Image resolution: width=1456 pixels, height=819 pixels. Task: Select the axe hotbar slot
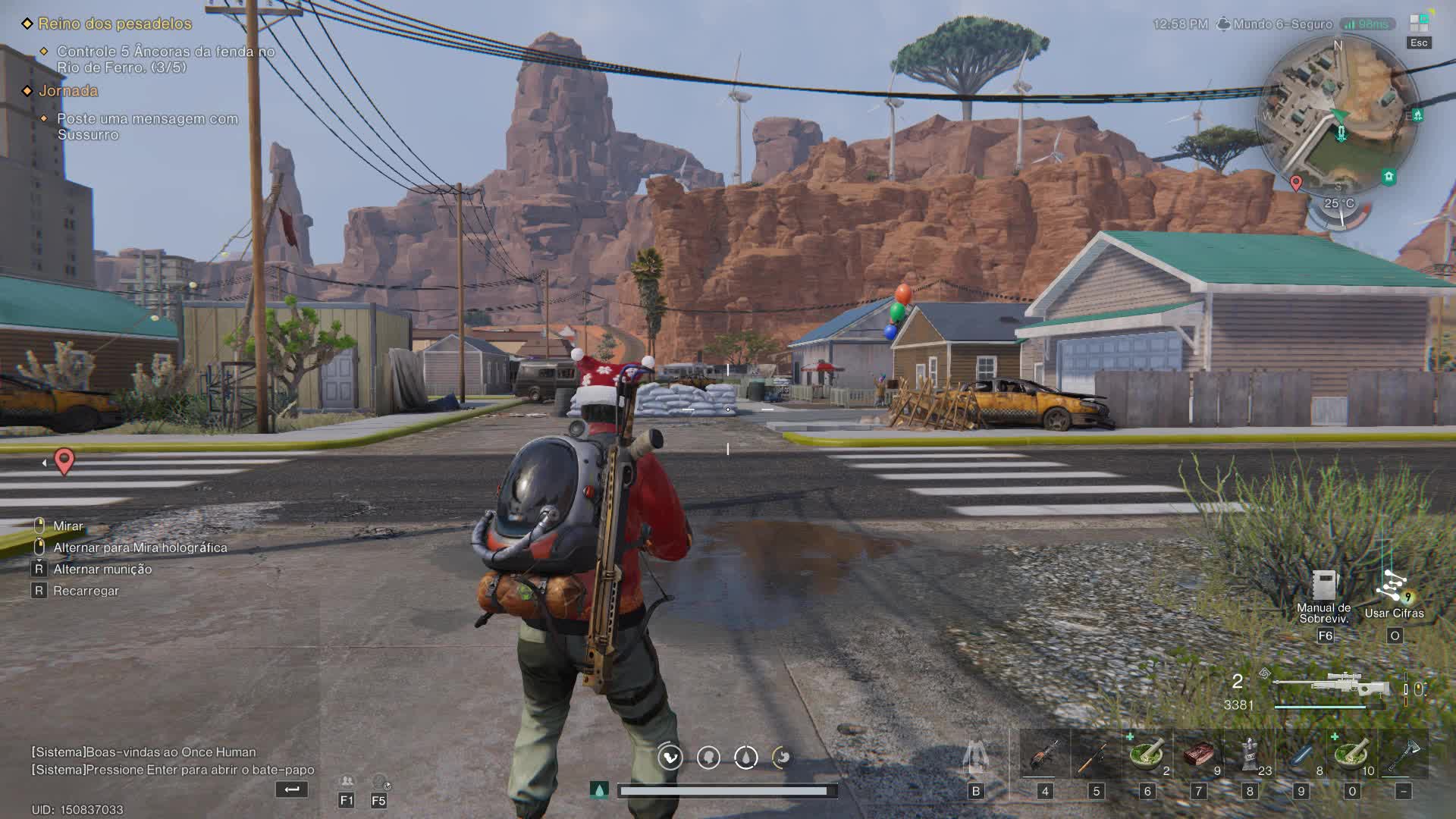tap(1403, 755)
